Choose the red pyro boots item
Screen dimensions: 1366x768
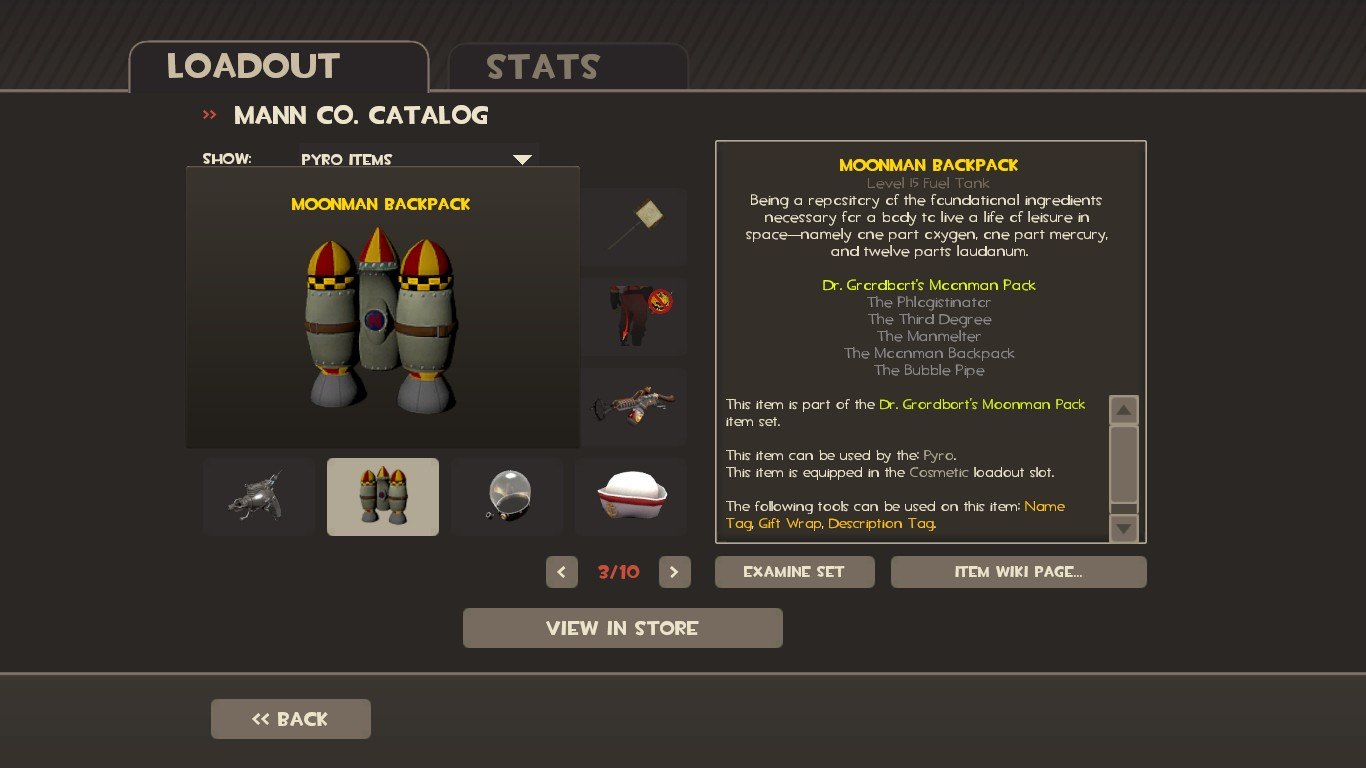pos(633,316)
